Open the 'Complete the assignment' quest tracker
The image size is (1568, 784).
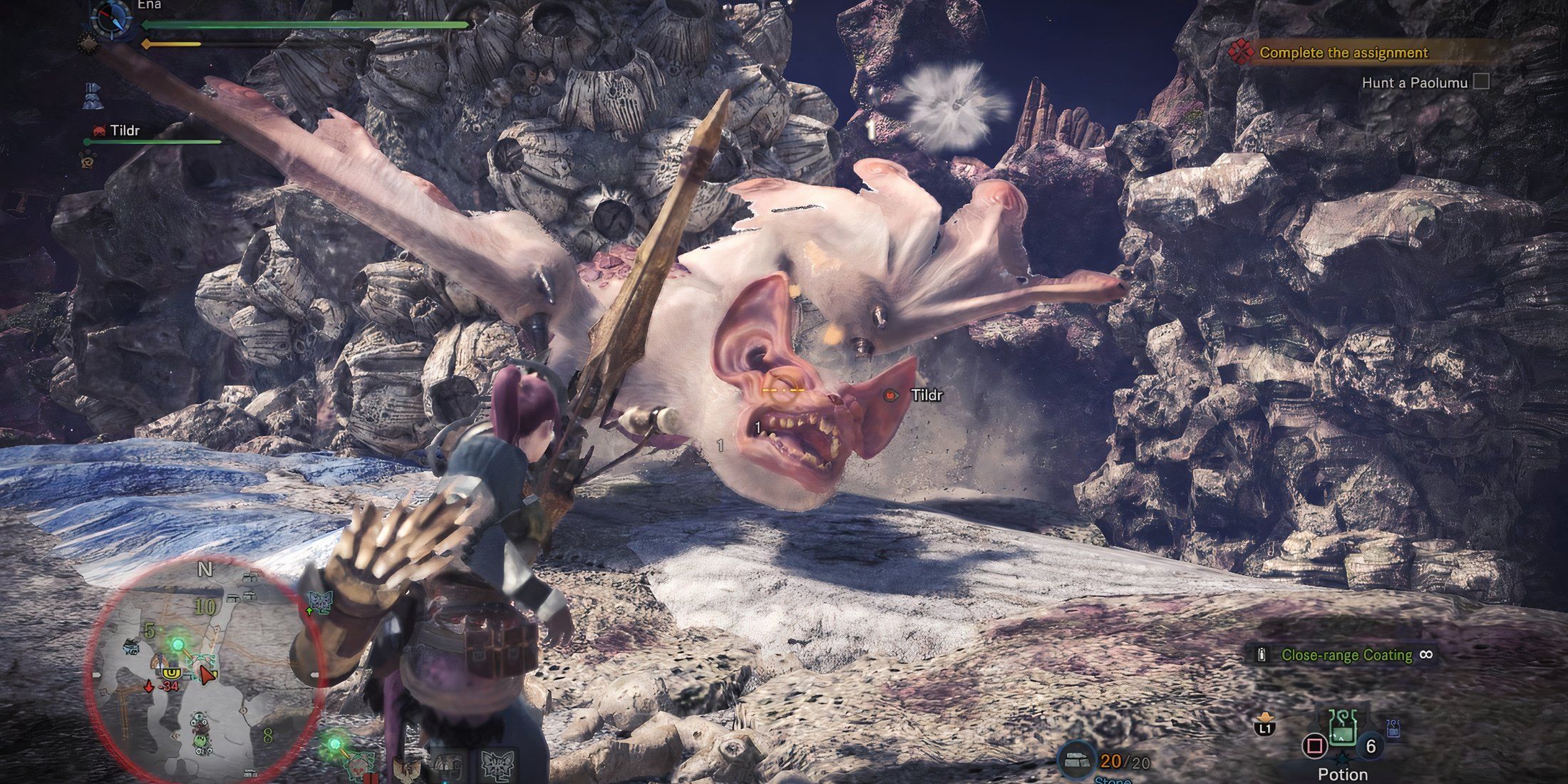[1343, 53]
